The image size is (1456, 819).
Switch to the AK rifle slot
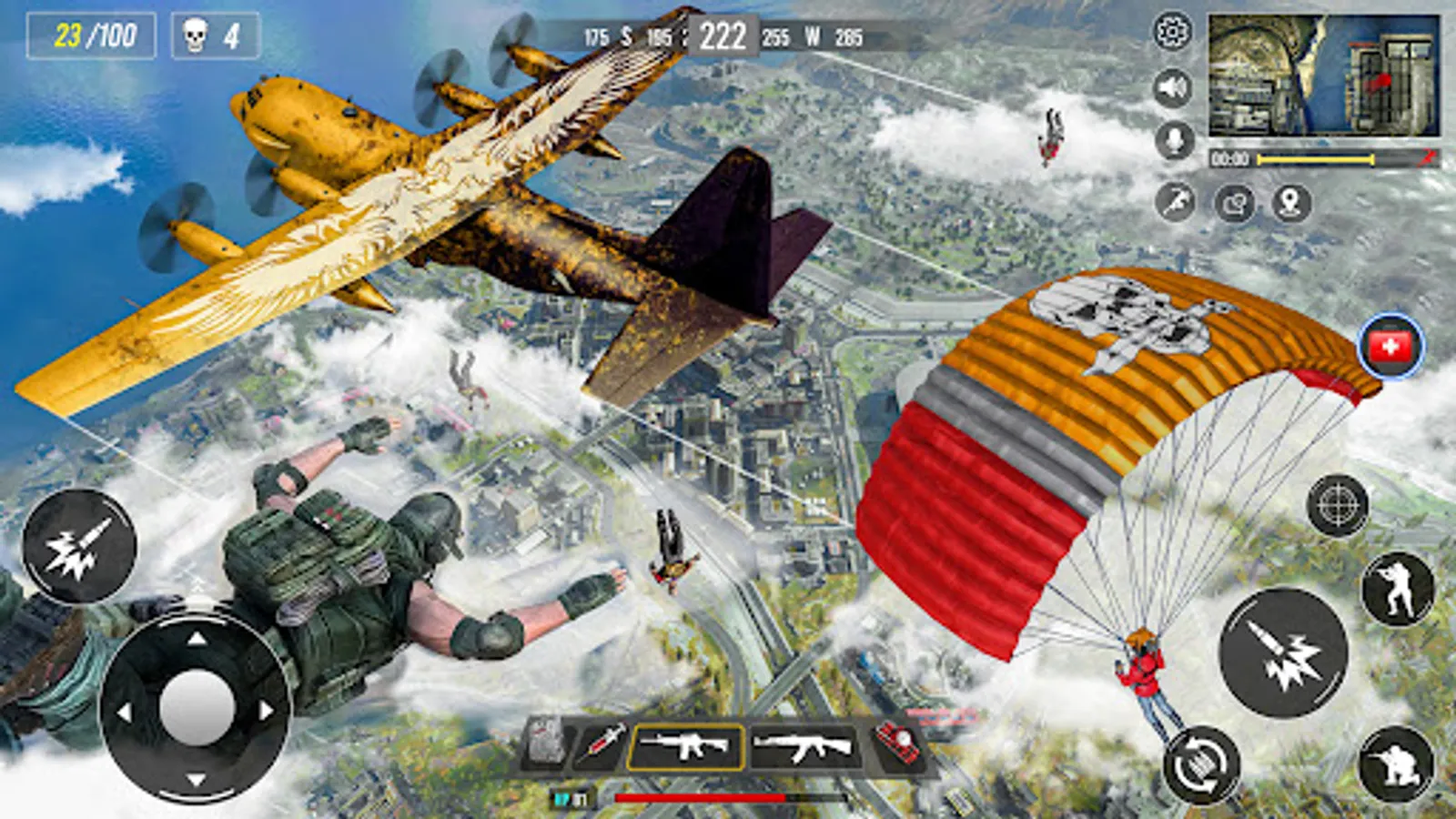(x=804, y=747)
